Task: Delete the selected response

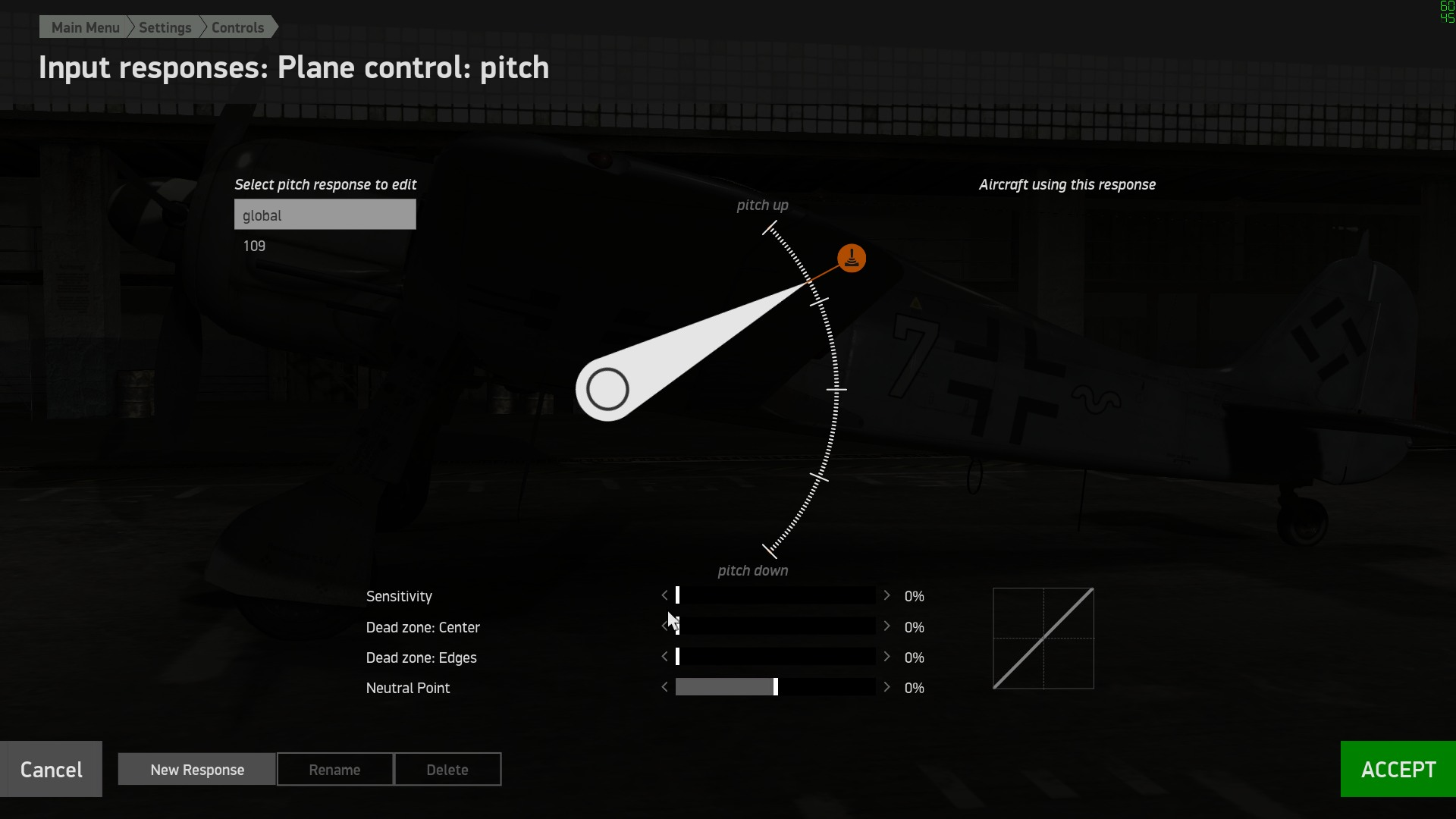Action: 447,770
